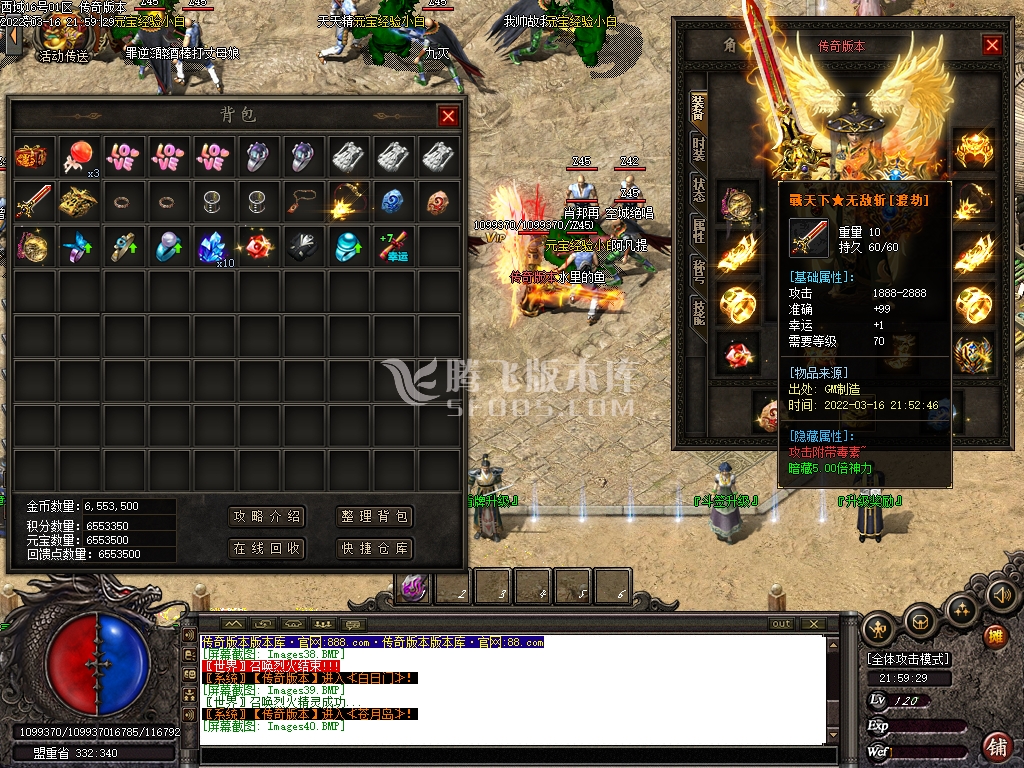
Task: Select the red sword in the backpack
Action: coord(33,200)
